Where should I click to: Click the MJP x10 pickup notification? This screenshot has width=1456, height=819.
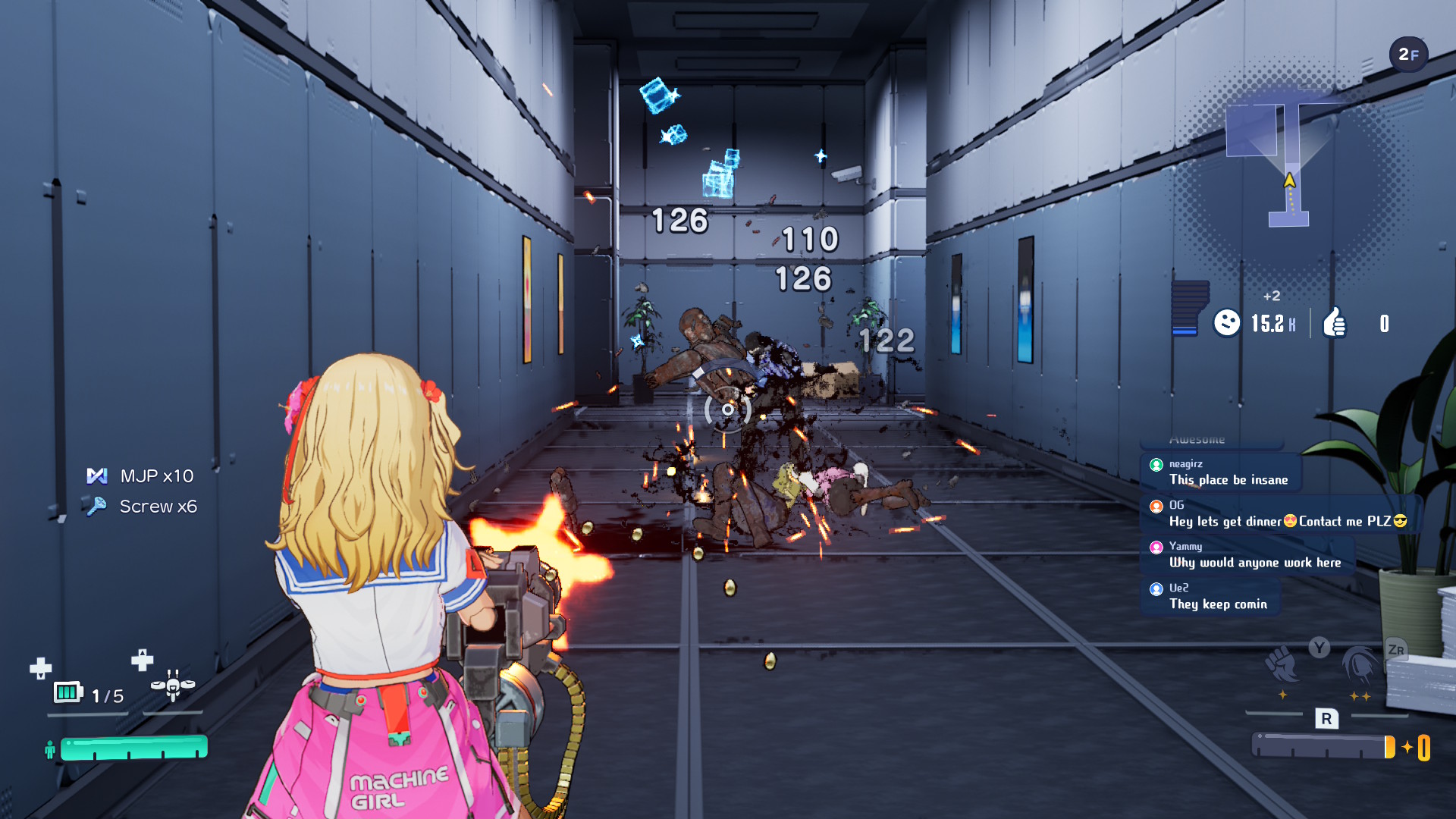pyautogui.click(x=141, y=476)
